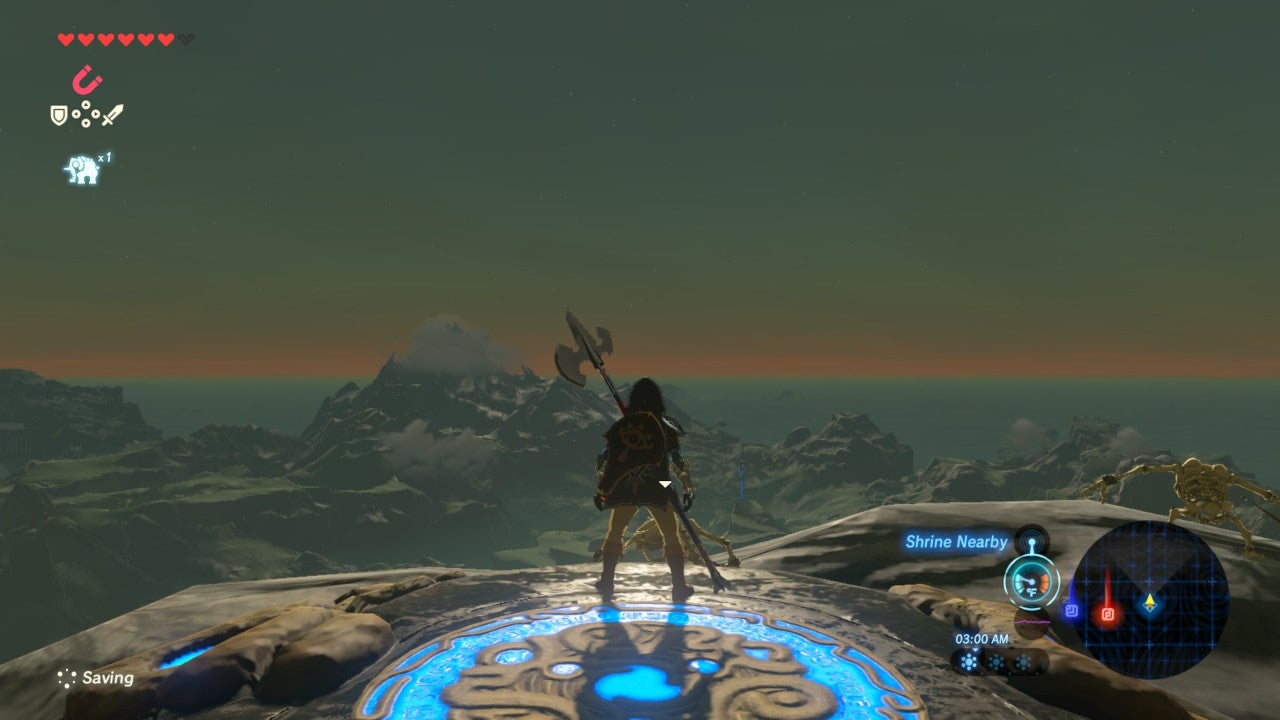This screenshot has width=1280, height=720.
Task: Toggle the middle snowflake cold indicator
Action: point(996,661)
